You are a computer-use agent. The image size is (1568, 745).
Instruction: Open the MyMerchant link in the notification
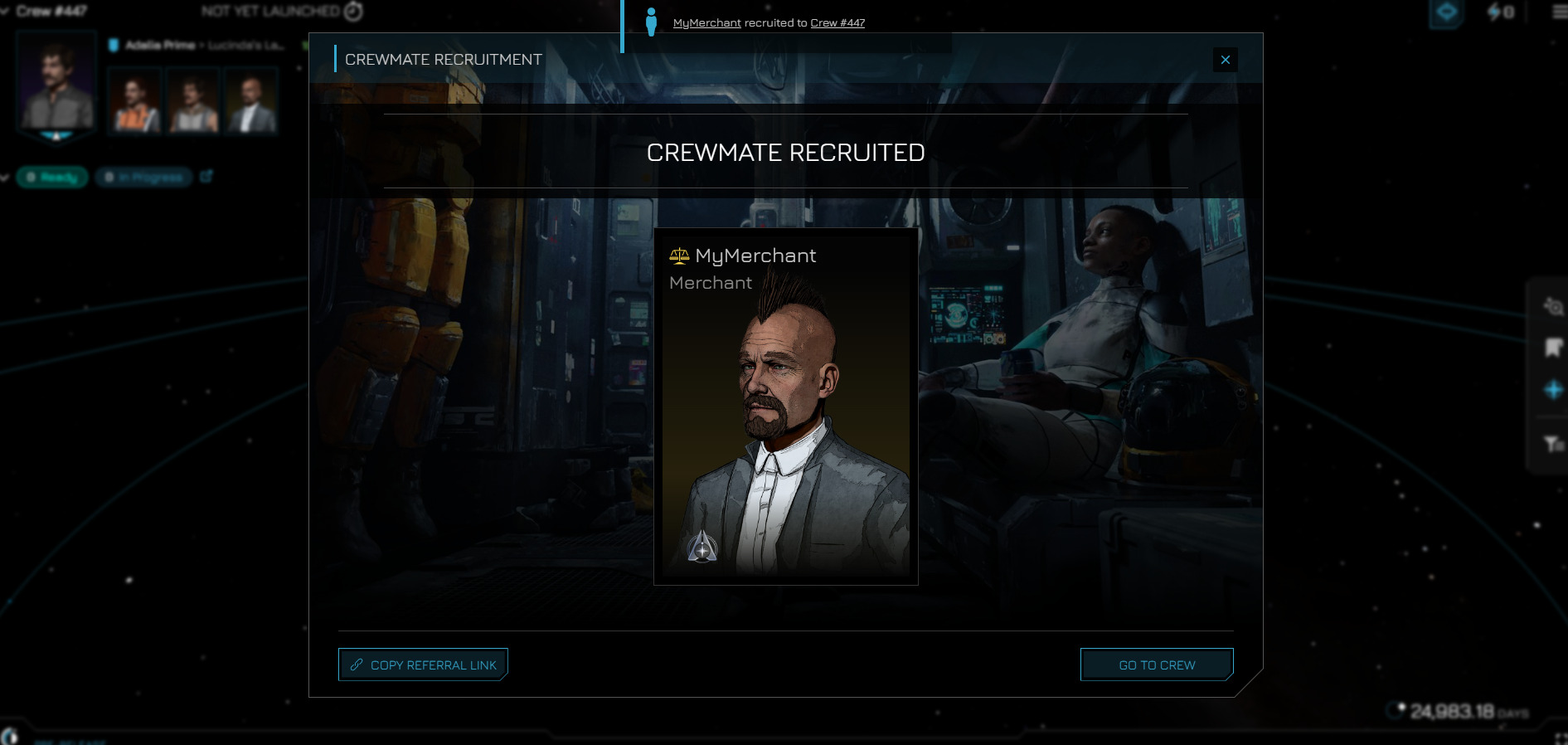(706, 23)
